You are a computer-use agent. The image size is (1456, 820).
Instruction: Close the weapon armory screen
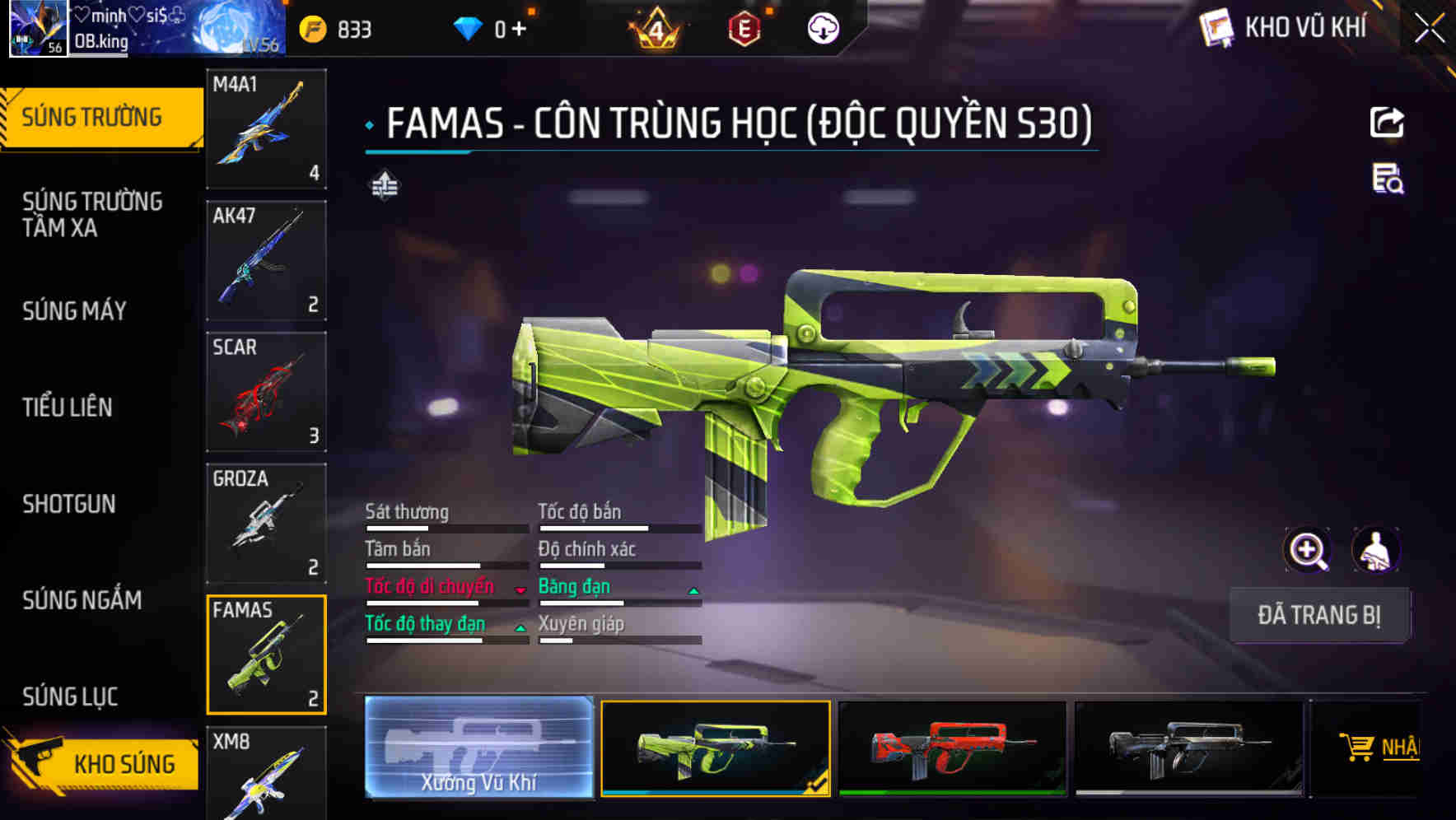point(1430,29)
